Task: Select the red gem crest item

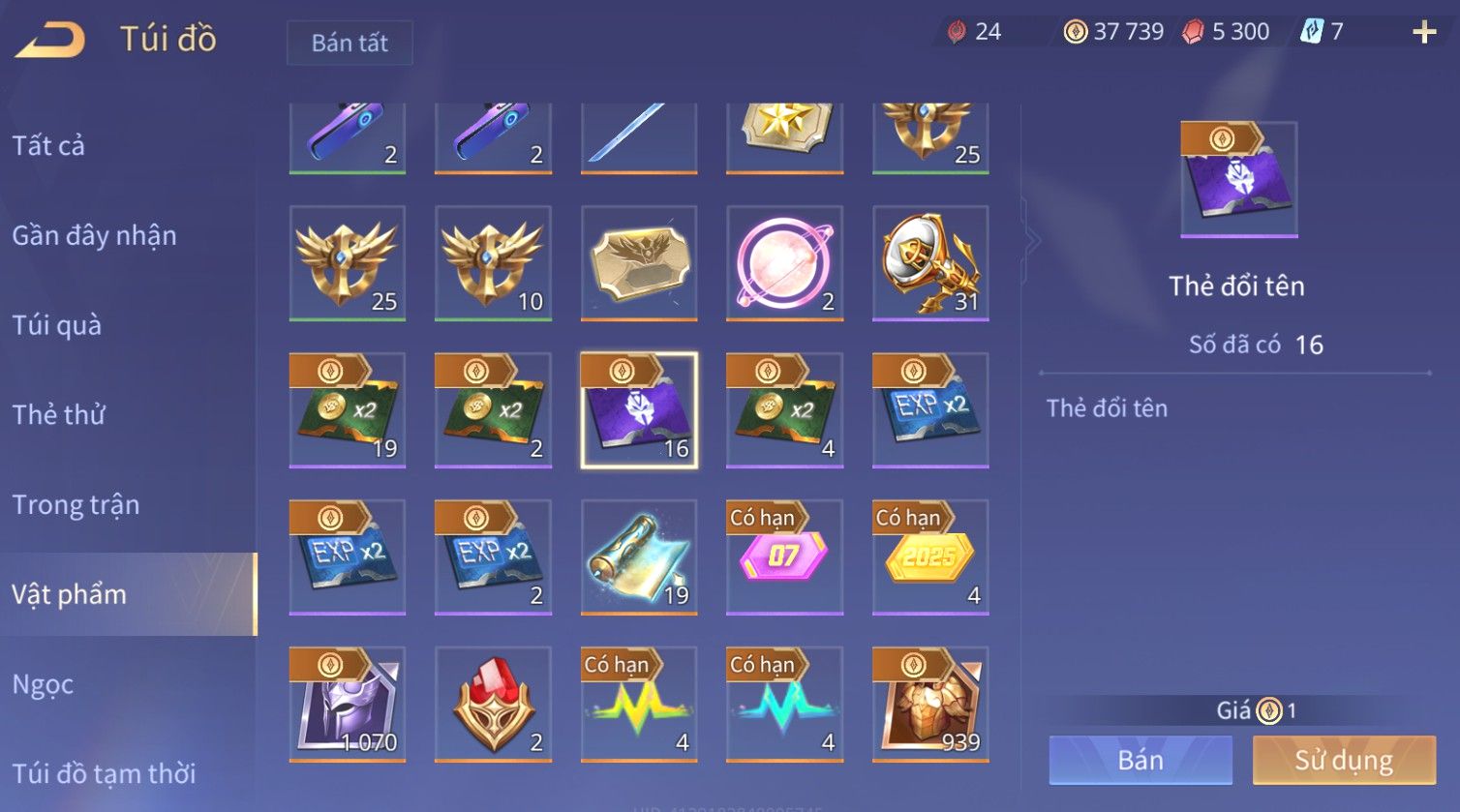Action: (x=493, y=705)
